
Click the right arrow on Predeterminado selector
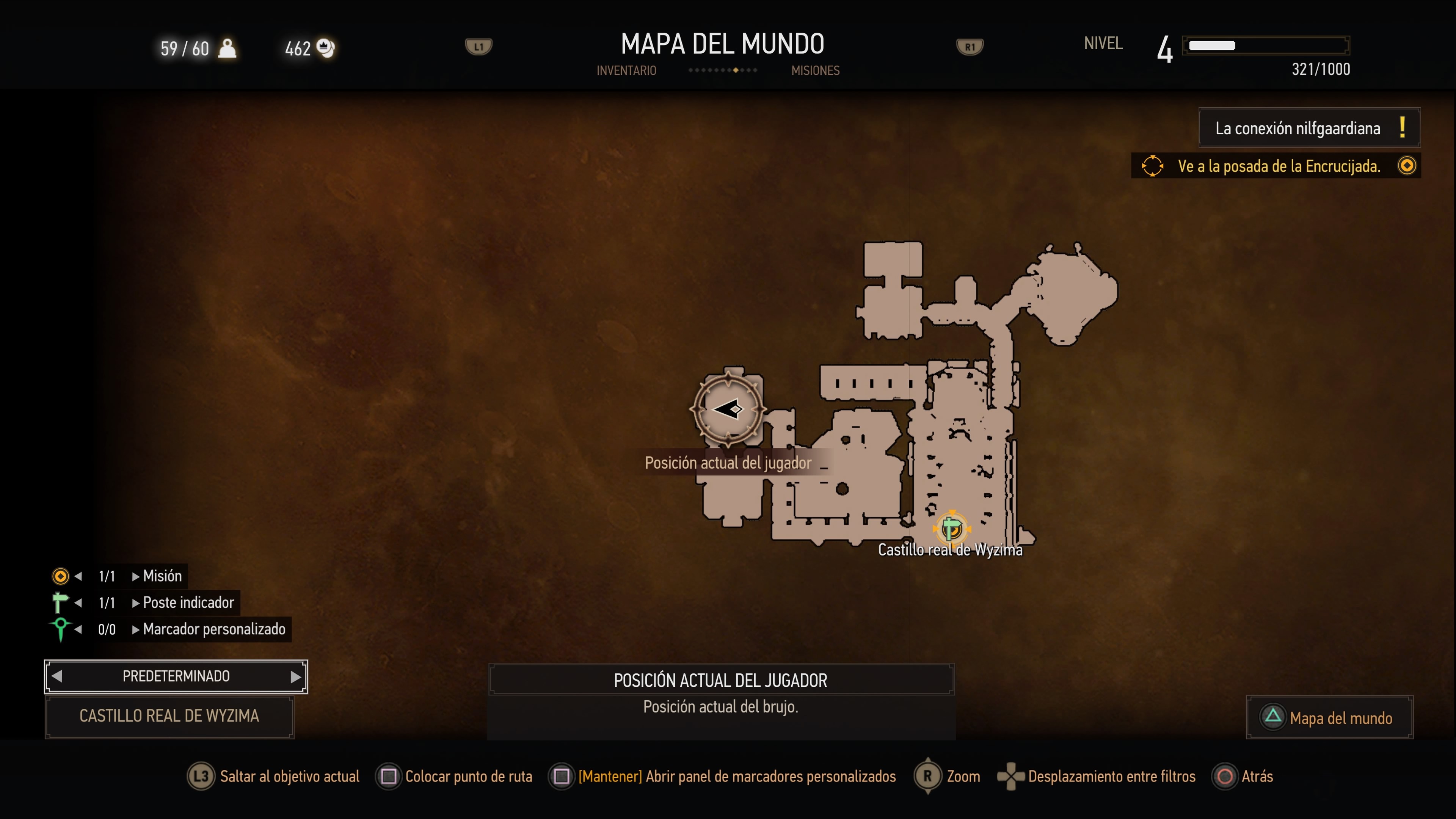coord(296,676)
